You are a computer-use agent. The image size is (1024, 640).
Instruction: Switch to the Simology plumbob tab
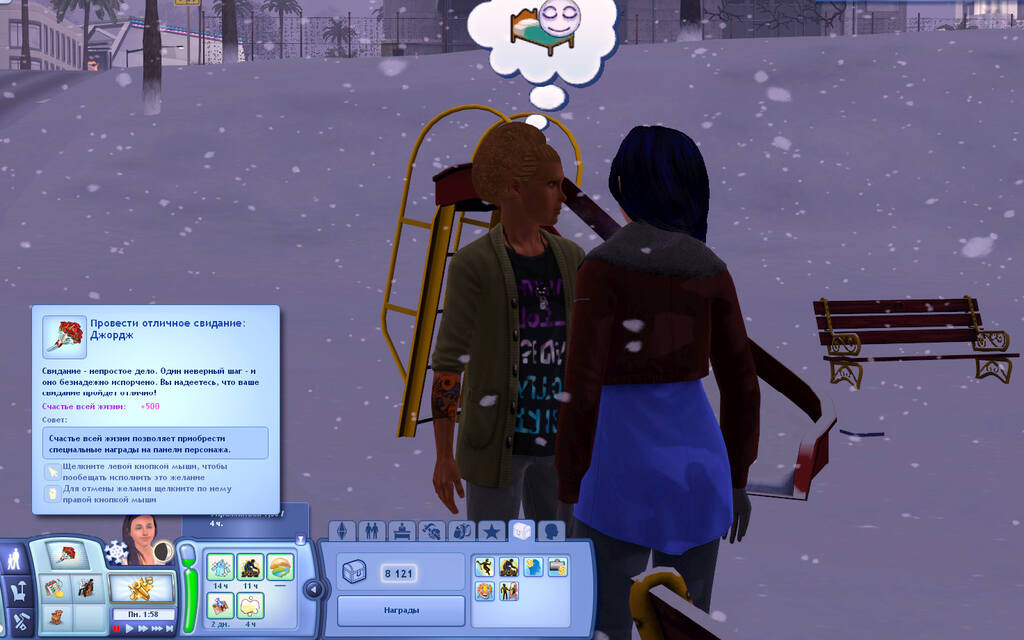[x=343, y=531]
